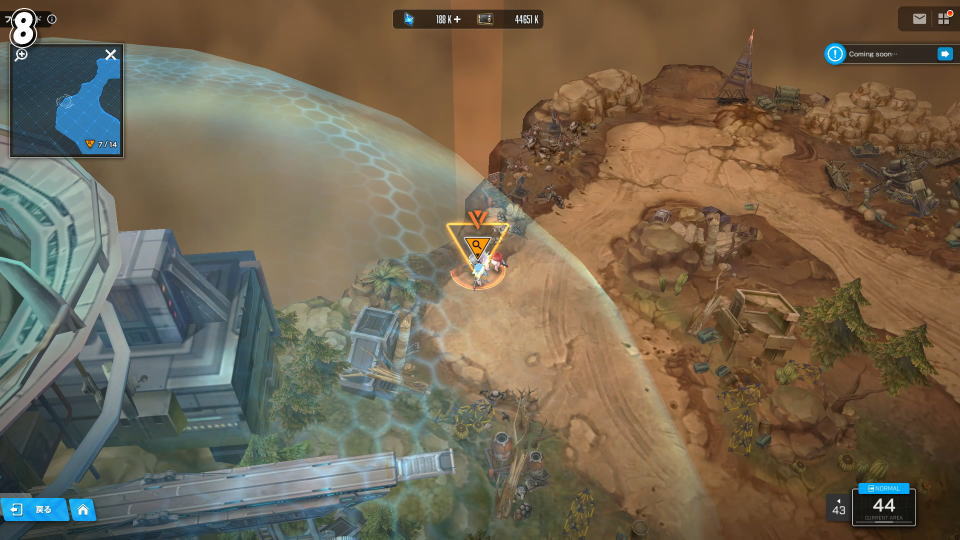Viewport: 960px width, 540px height.
Task: Go back with the 戻る button
Action: point(34,509)
